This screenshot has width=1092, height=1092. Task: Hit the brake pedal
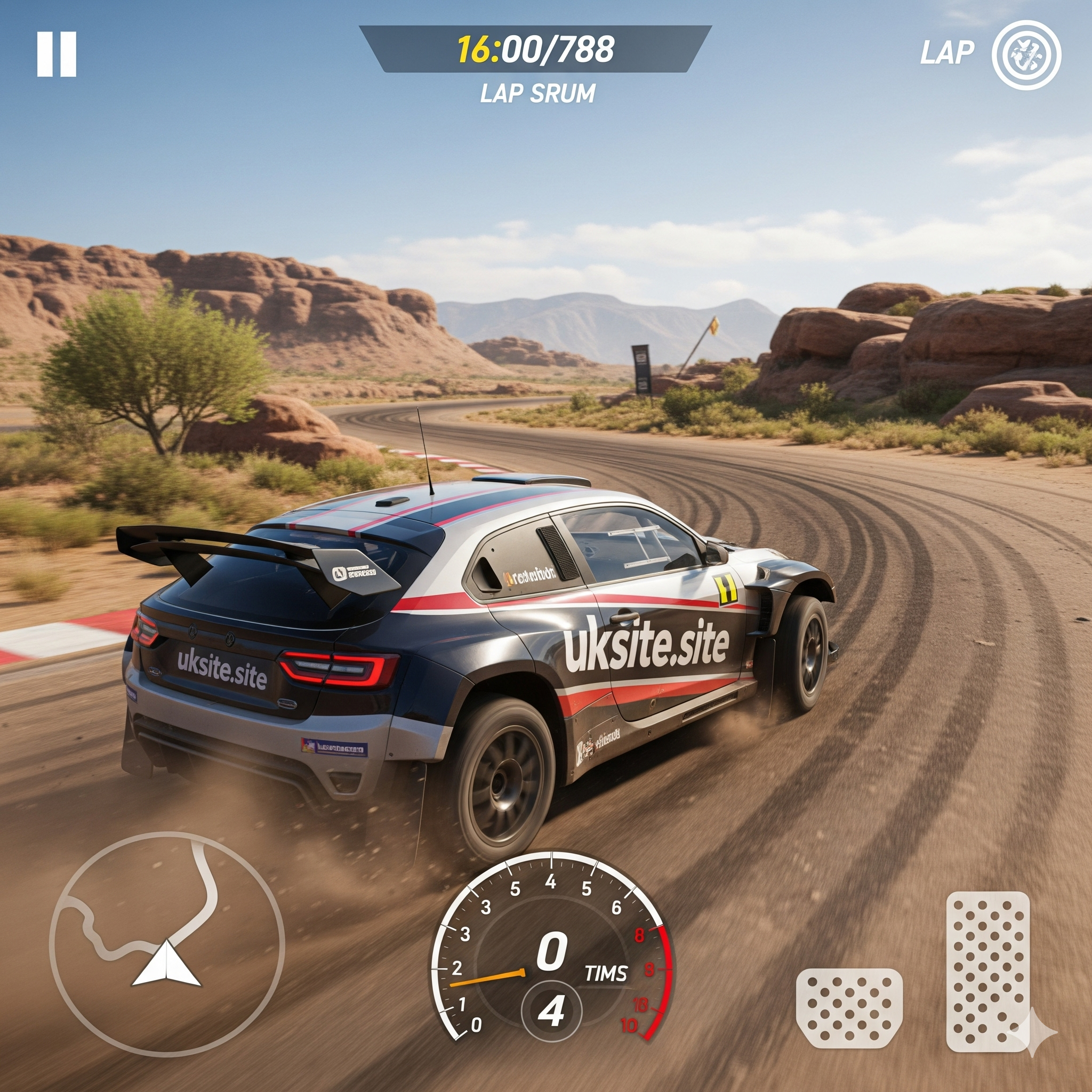coord(849,1007)
